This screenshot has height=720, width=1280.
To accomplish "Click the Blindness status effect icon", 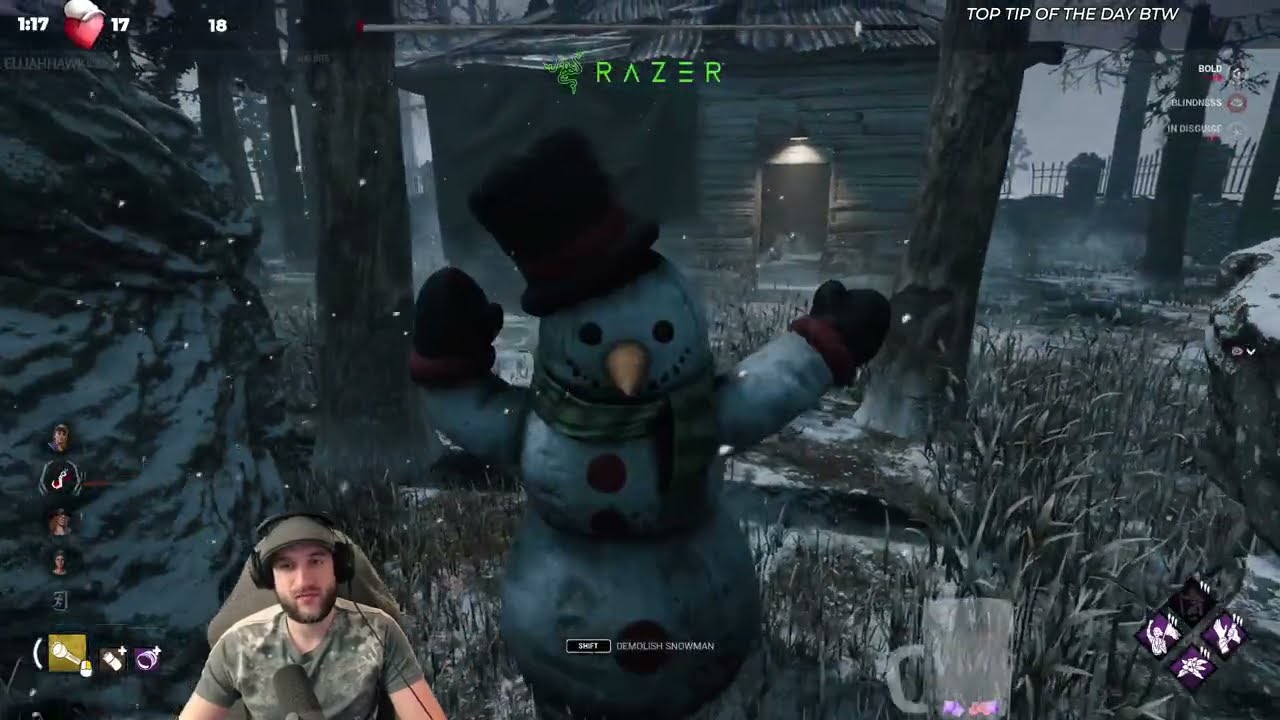I will [1237, 102].
